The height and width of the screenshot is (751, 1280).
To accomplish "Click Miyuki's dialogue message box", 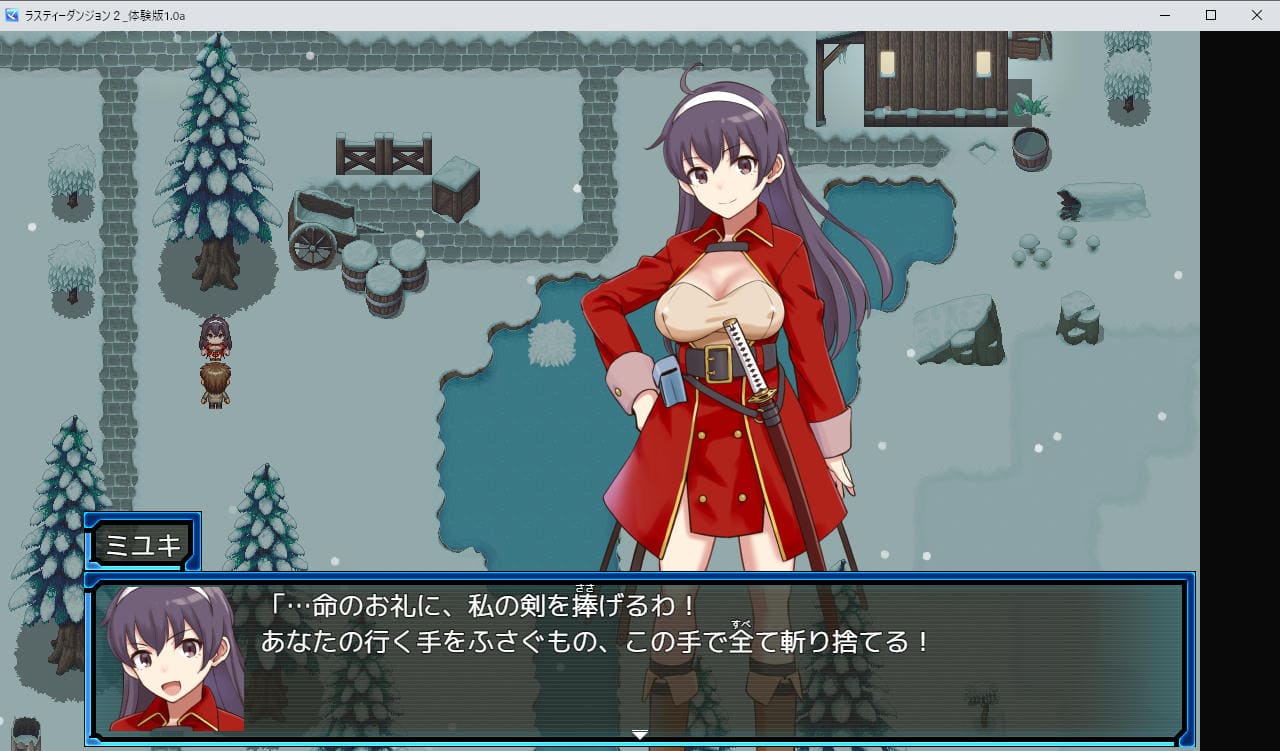I will 640,660.
